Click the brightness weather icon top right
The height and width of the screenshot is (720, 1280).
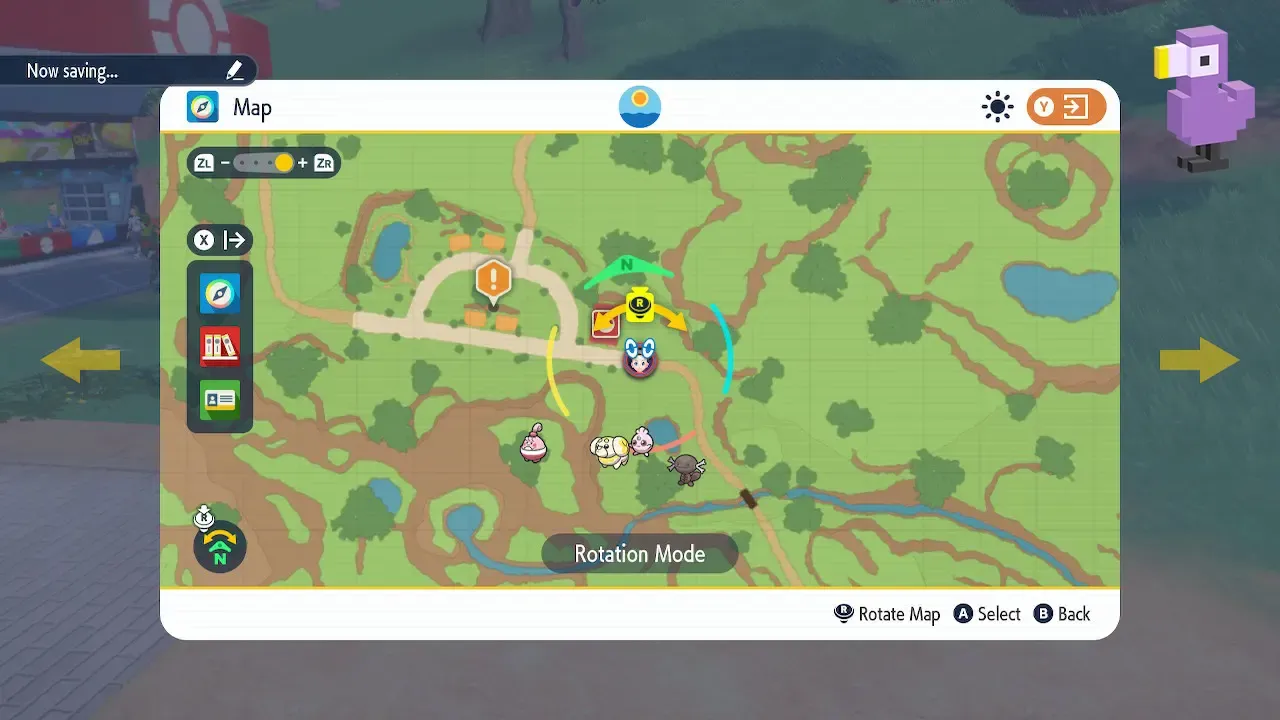pyautogui.click(x=997, y=106)
